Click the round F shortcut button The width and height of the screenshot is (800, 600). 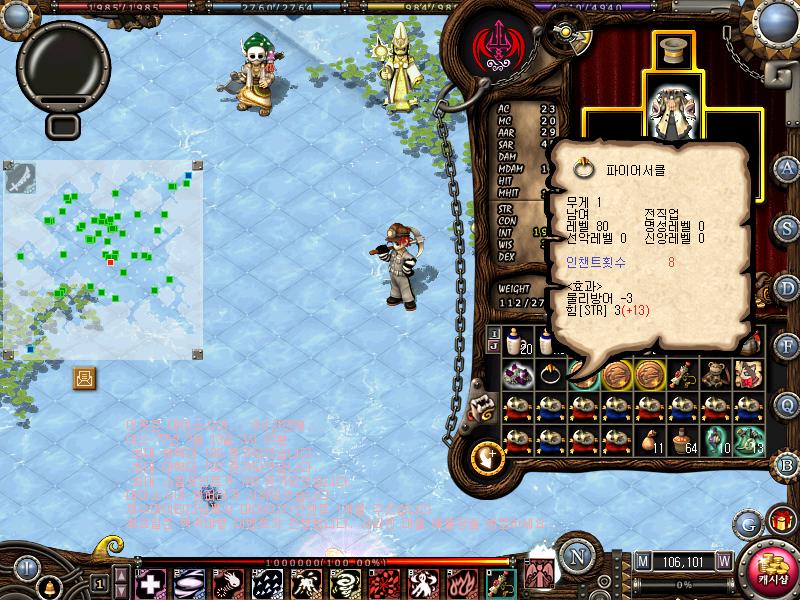point(788,346)
